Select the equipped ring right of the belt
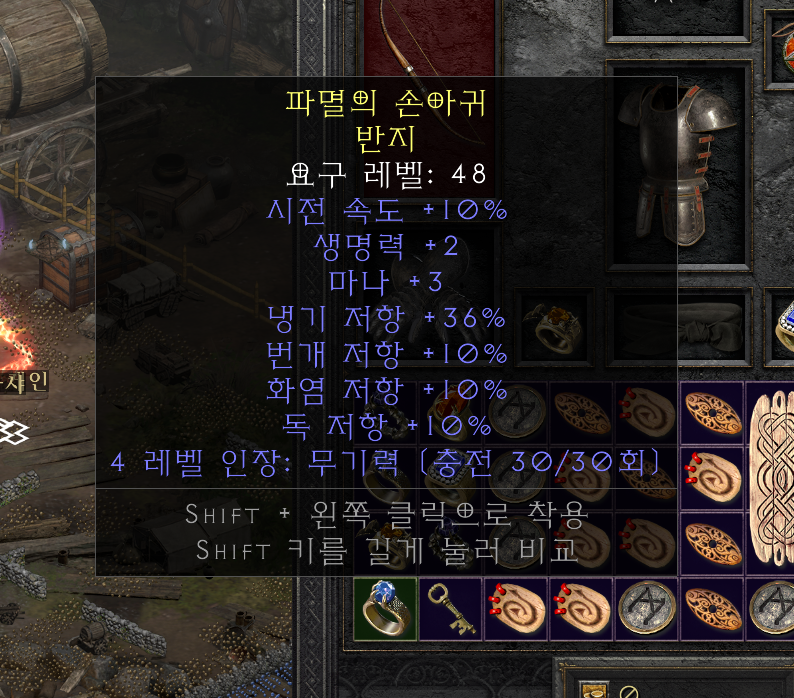794x698 pixels. pyautogui.click(x=780, y=327)
